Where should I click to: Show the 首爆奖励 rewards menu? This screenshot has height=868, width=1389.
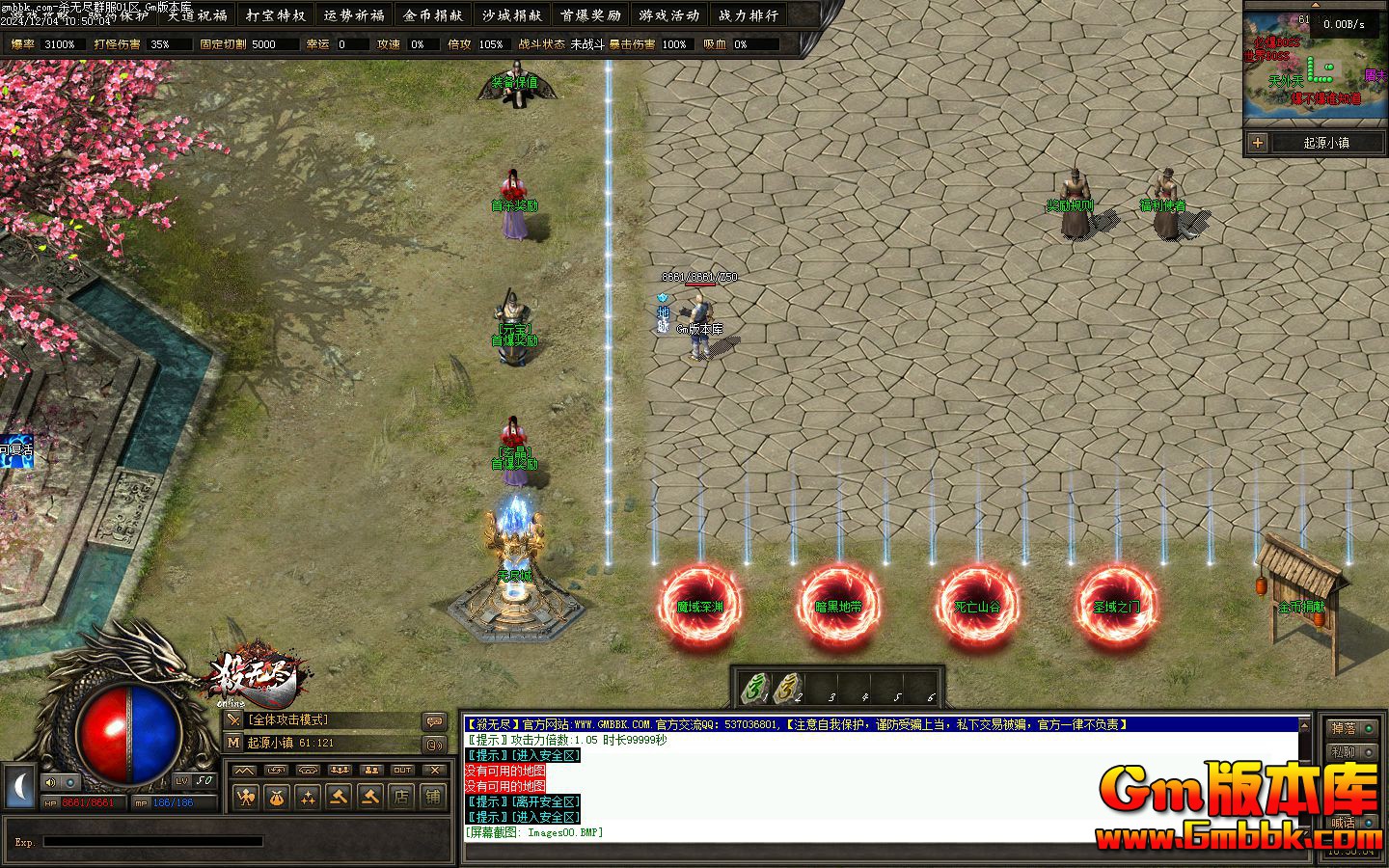point(590,14)
